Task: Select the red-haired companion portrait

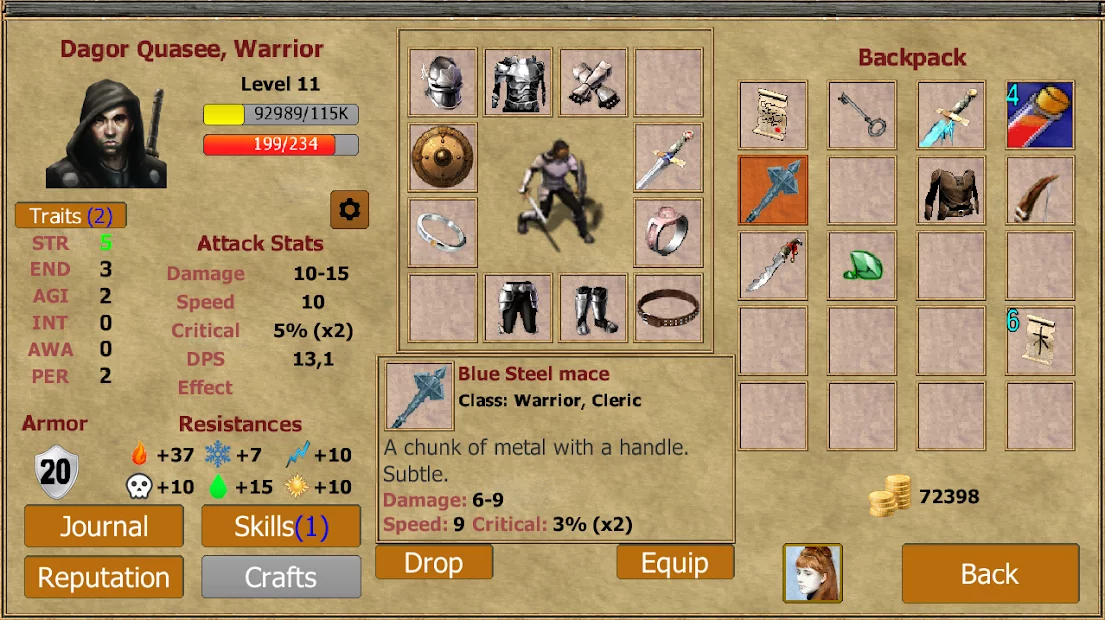Action: pyautogui.click(x=813, y=573)
